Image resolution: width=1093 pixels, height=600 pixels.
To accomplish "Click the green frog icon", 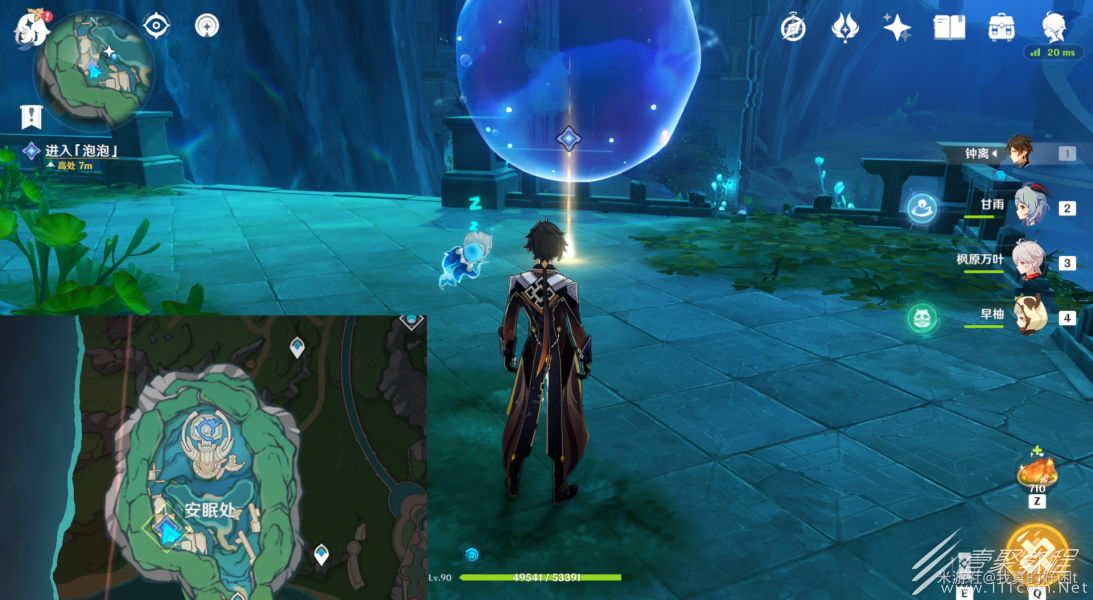I will click(x=921, y=319).
